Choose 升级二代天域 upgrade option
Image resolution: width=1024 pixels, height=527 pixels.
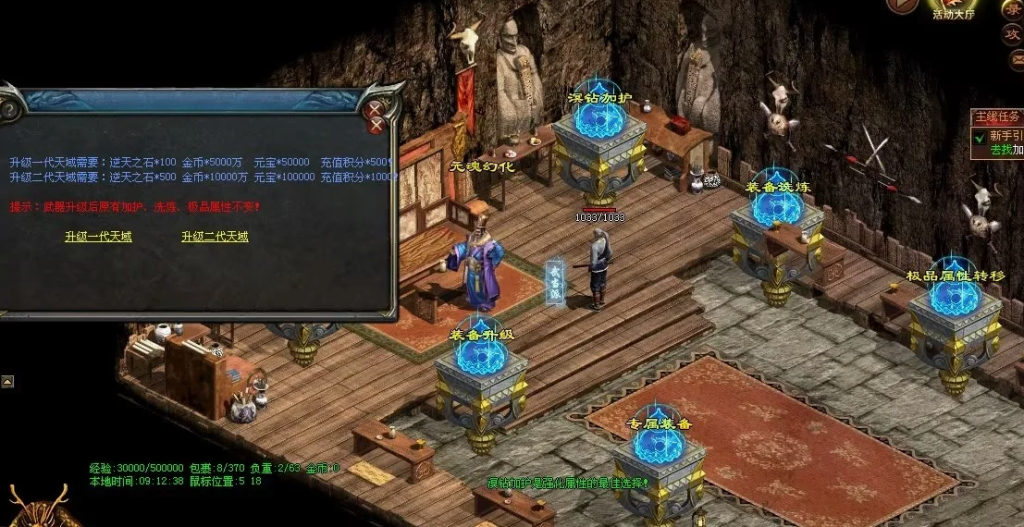214,237
